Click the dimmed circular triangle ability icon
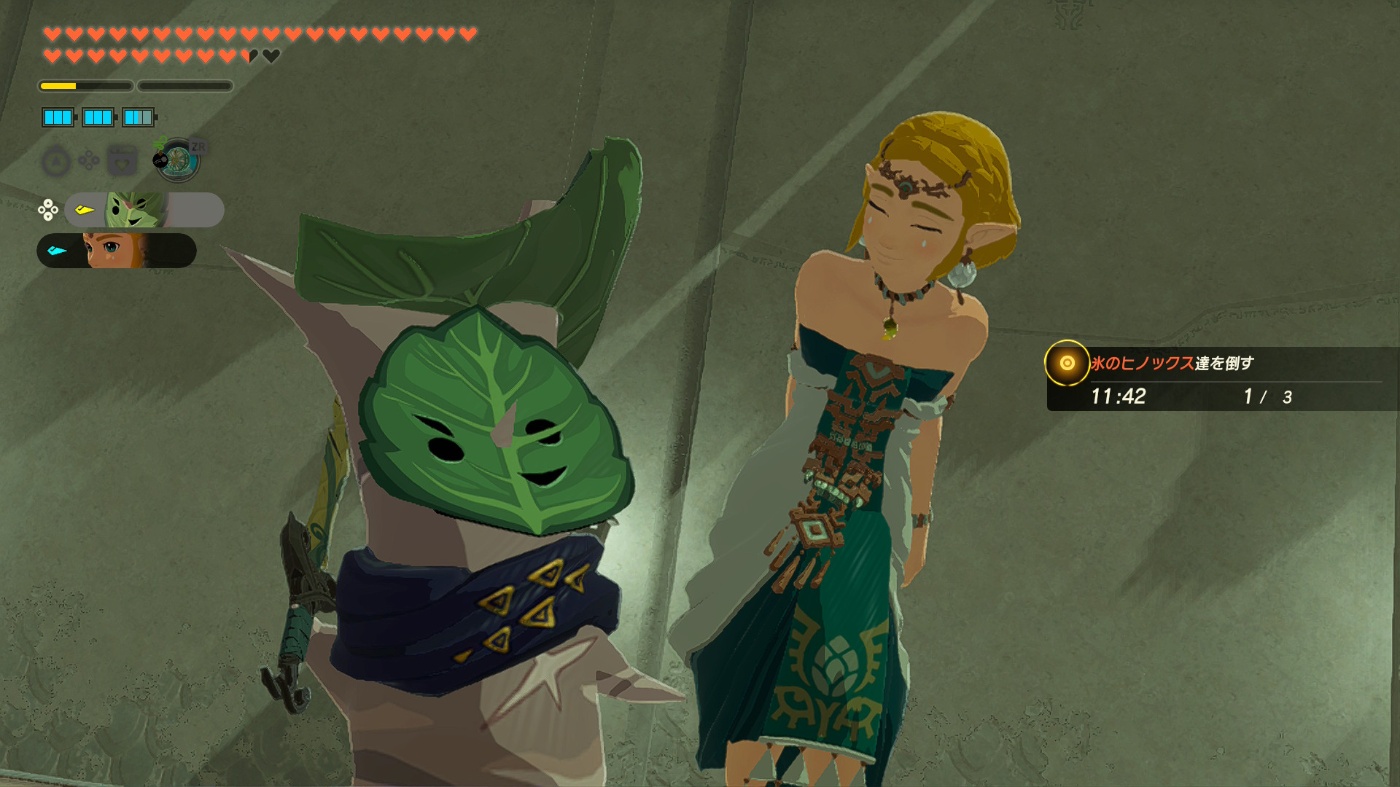This screenshot has width=1400, height=787. pos(55,161)
